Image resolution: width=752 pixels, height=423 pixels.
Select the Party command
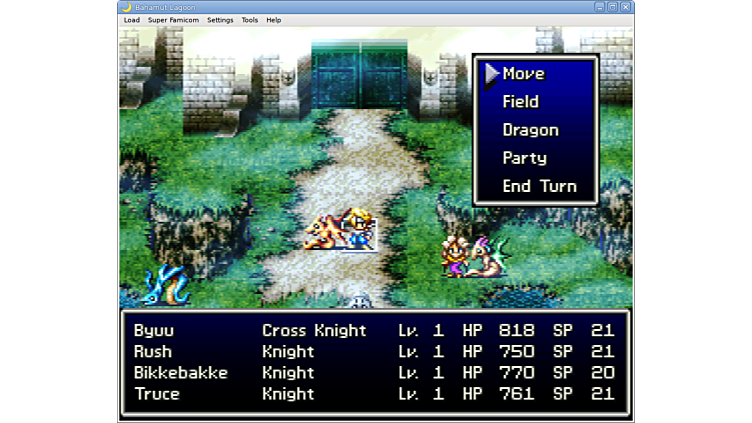pyautogui.click(x=524, y=158)
